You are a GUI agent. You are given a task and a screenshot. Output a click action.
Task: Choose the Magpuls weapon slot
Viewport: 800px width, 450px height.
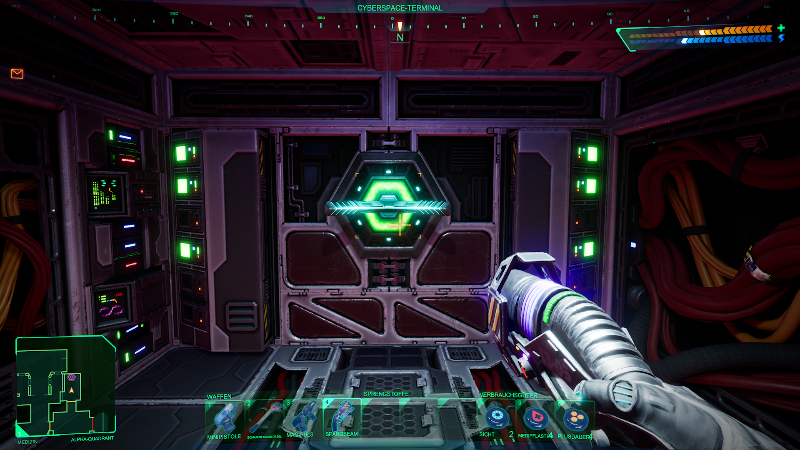click(302, 417)
